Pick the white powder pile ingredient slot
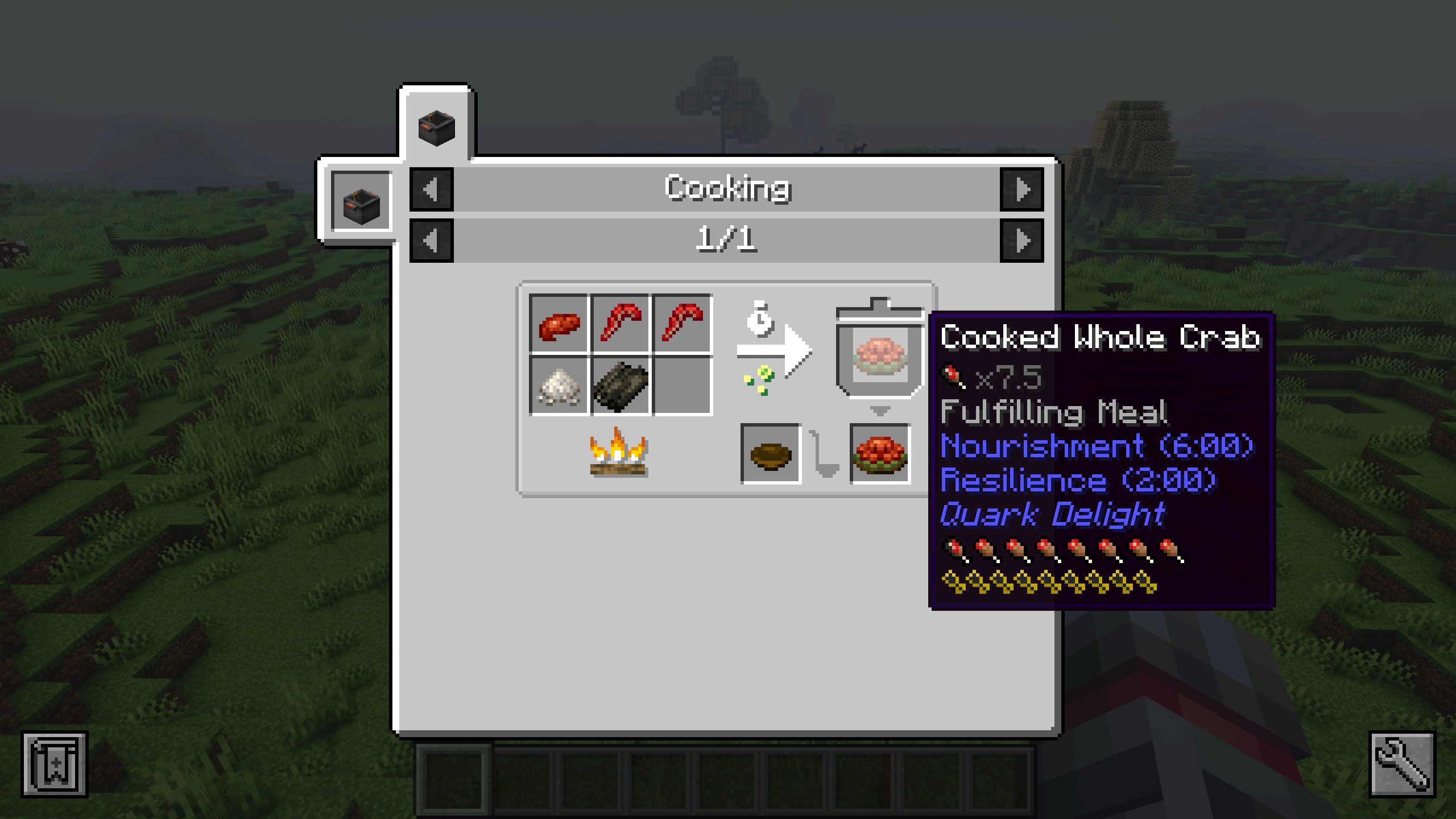The image size is (1456, 819). (x=559, y=386)
